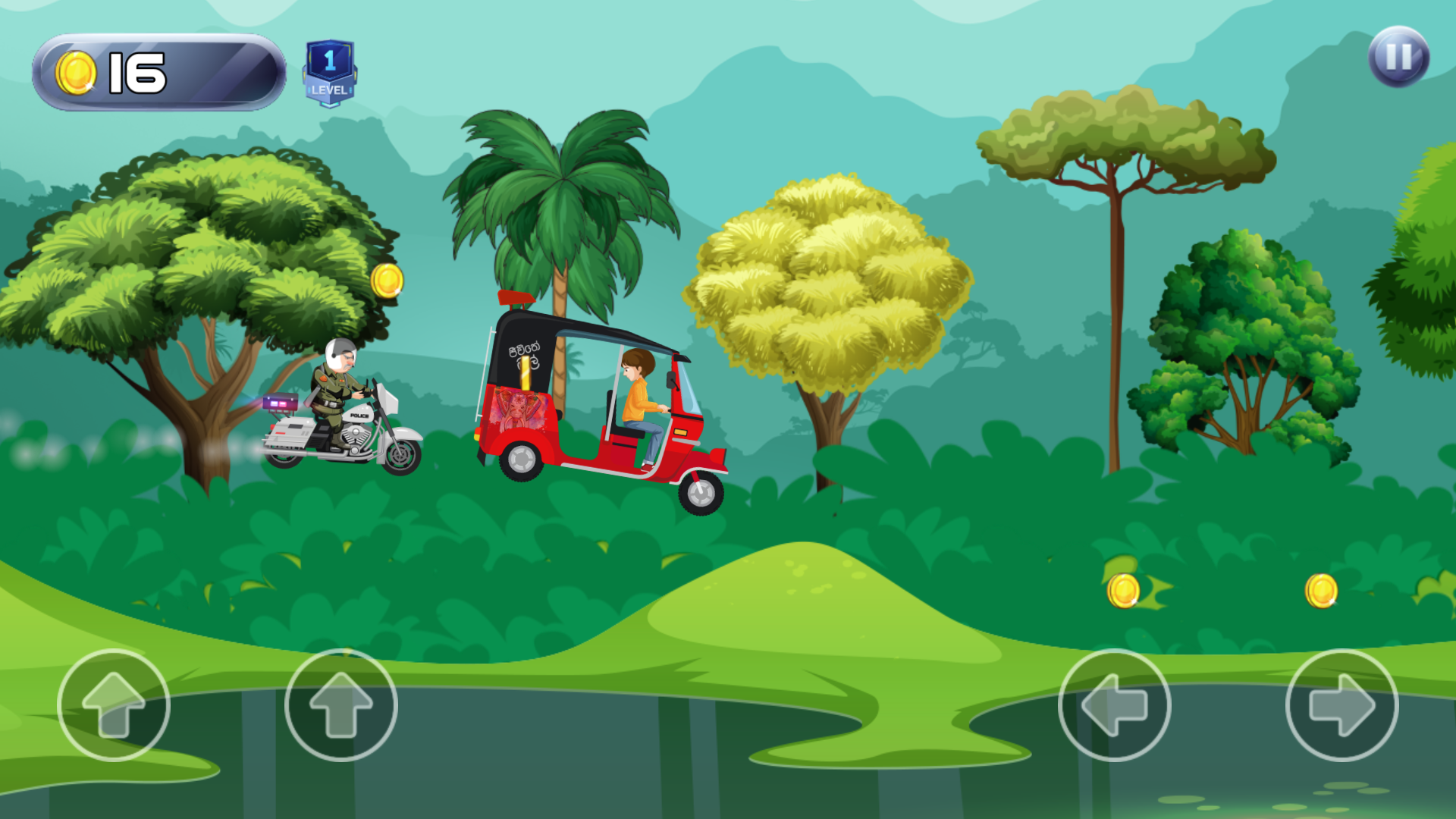Select the Level 1 shield badge
Screen dimensions: 1456x819
(331, 68)
